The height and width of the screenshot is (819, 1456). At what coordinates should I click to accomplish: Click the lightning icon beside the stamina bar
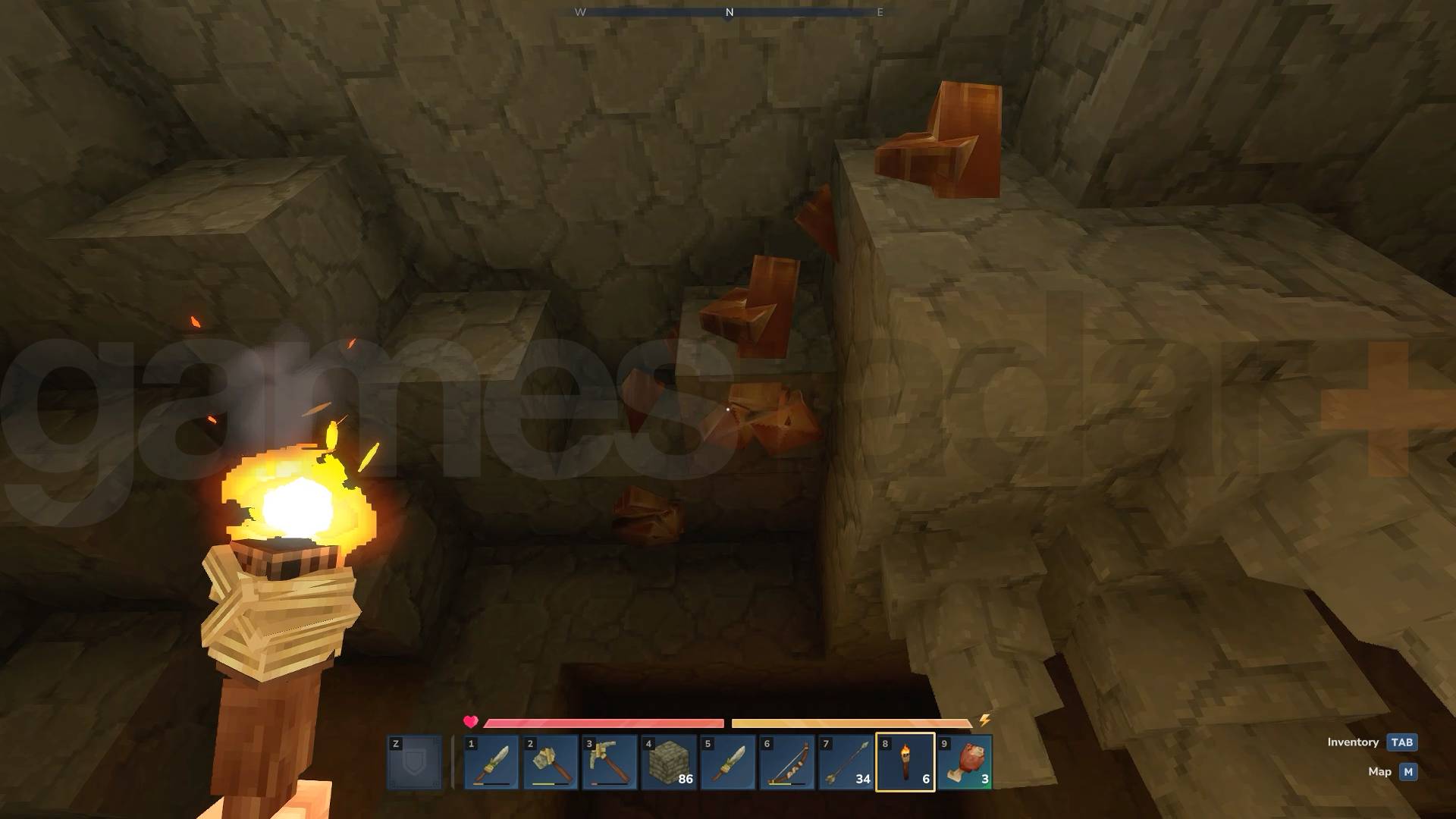point(983,720)
